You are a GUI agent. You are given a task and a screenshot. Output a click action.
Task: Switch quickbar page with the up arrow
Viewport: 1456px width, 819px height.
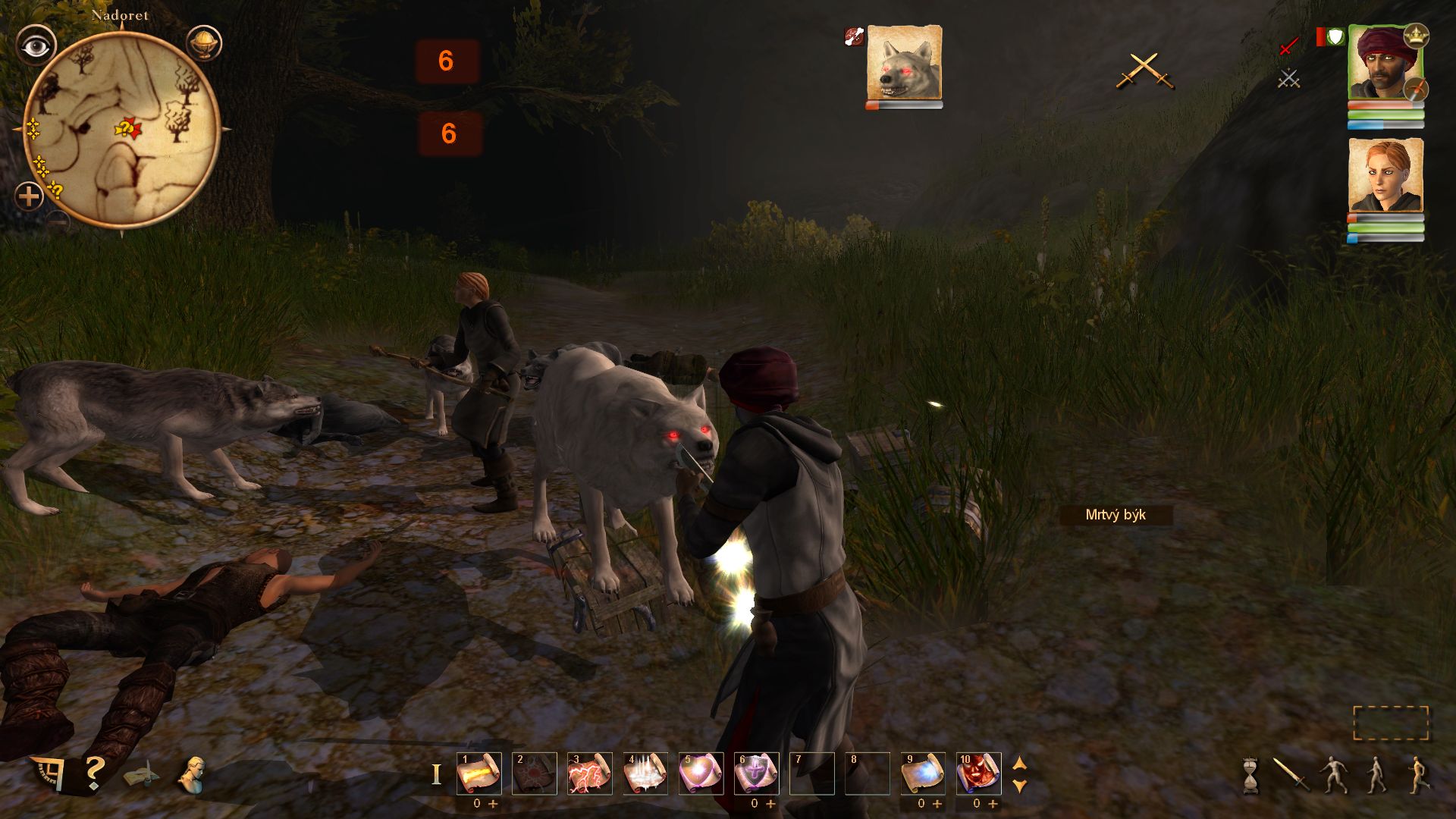[x=1020, y=764]
